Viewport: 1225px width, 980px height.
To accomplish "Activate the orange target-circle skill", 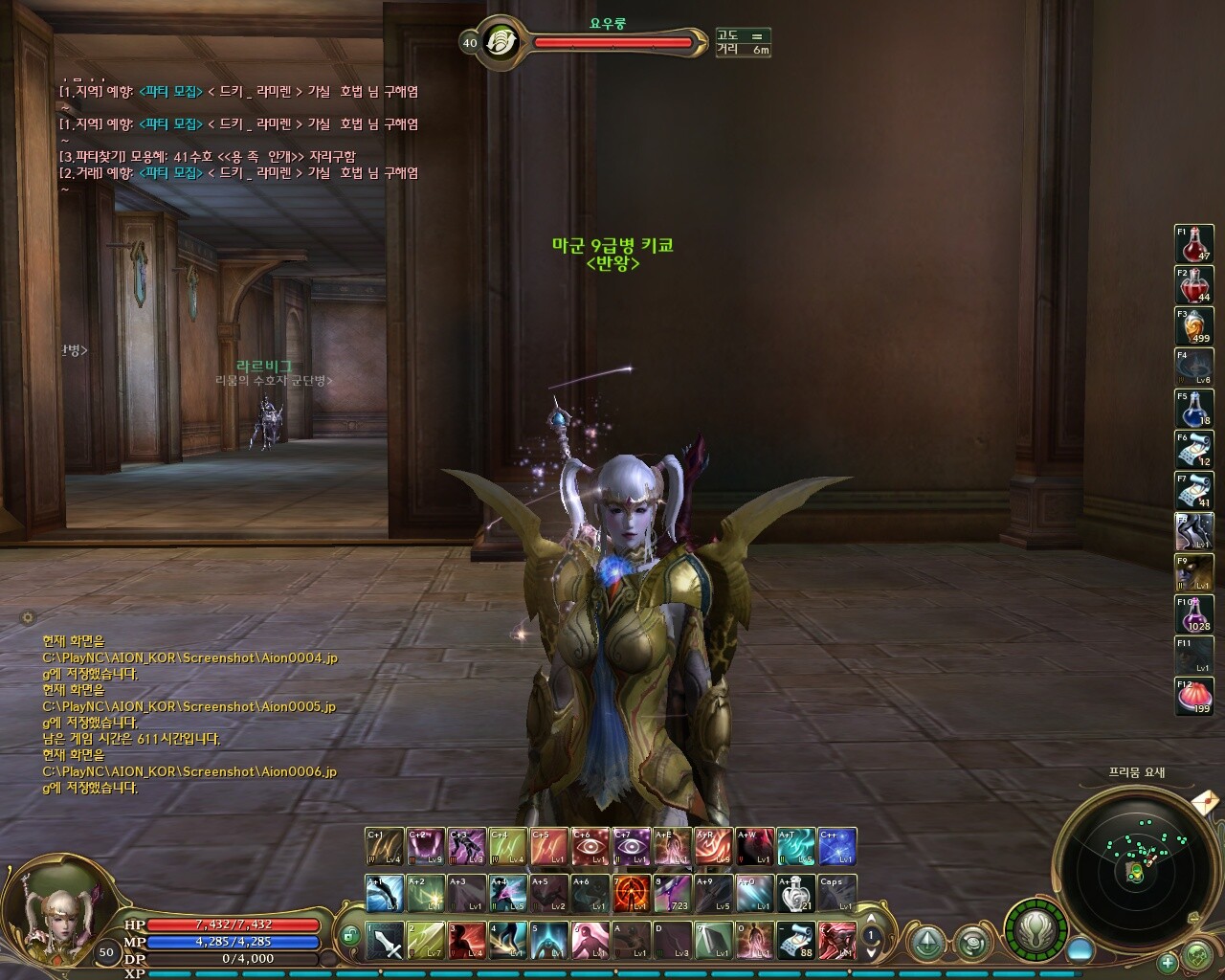I will coord(631,893).
